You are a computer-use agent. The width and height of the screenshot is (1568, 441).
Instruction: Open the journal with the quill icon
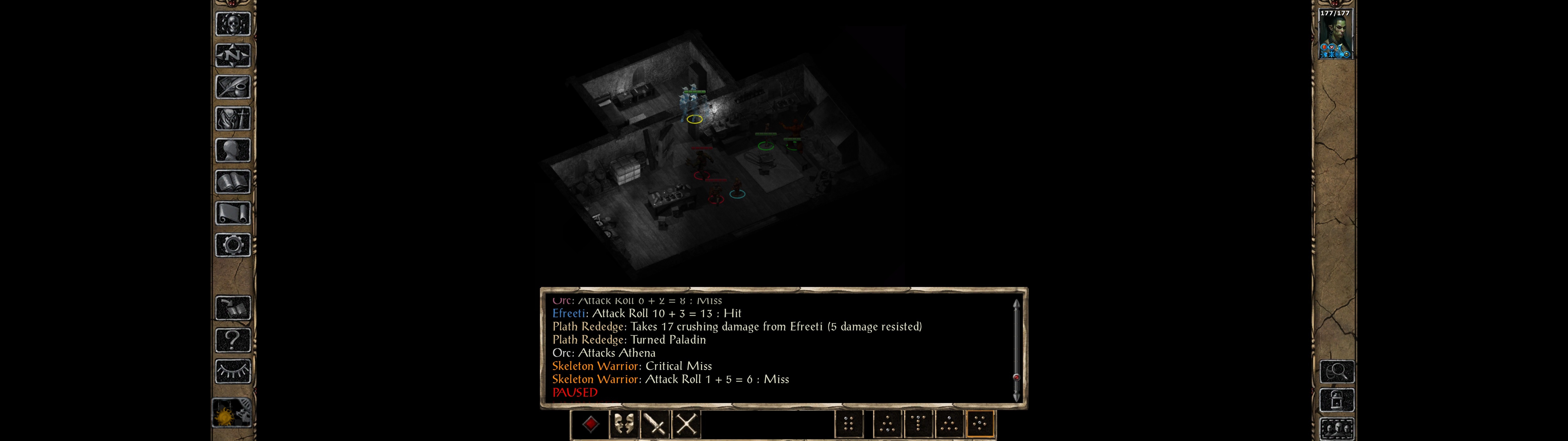coord(232,87)
